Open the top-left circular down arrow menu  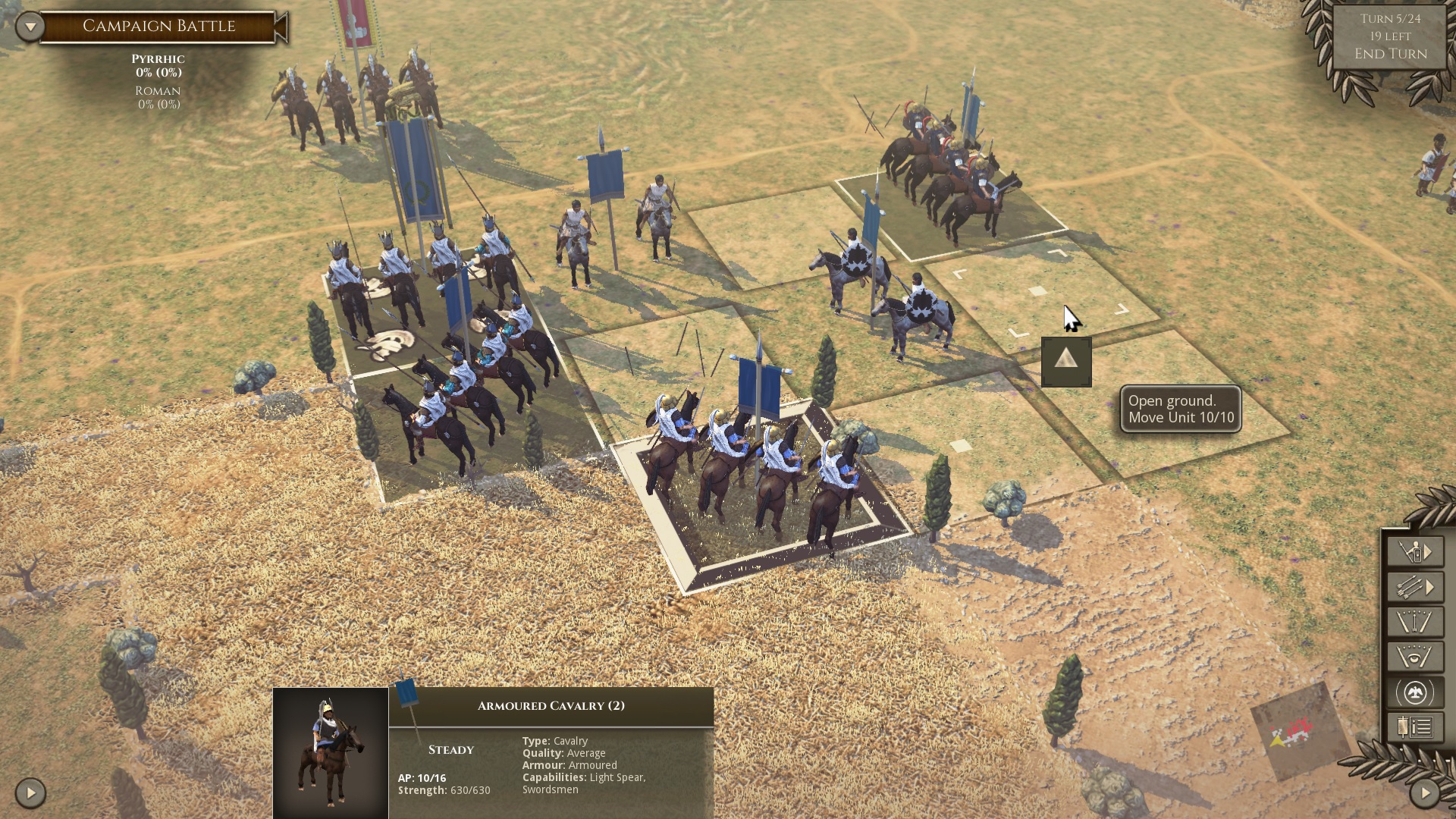[29, 25]
